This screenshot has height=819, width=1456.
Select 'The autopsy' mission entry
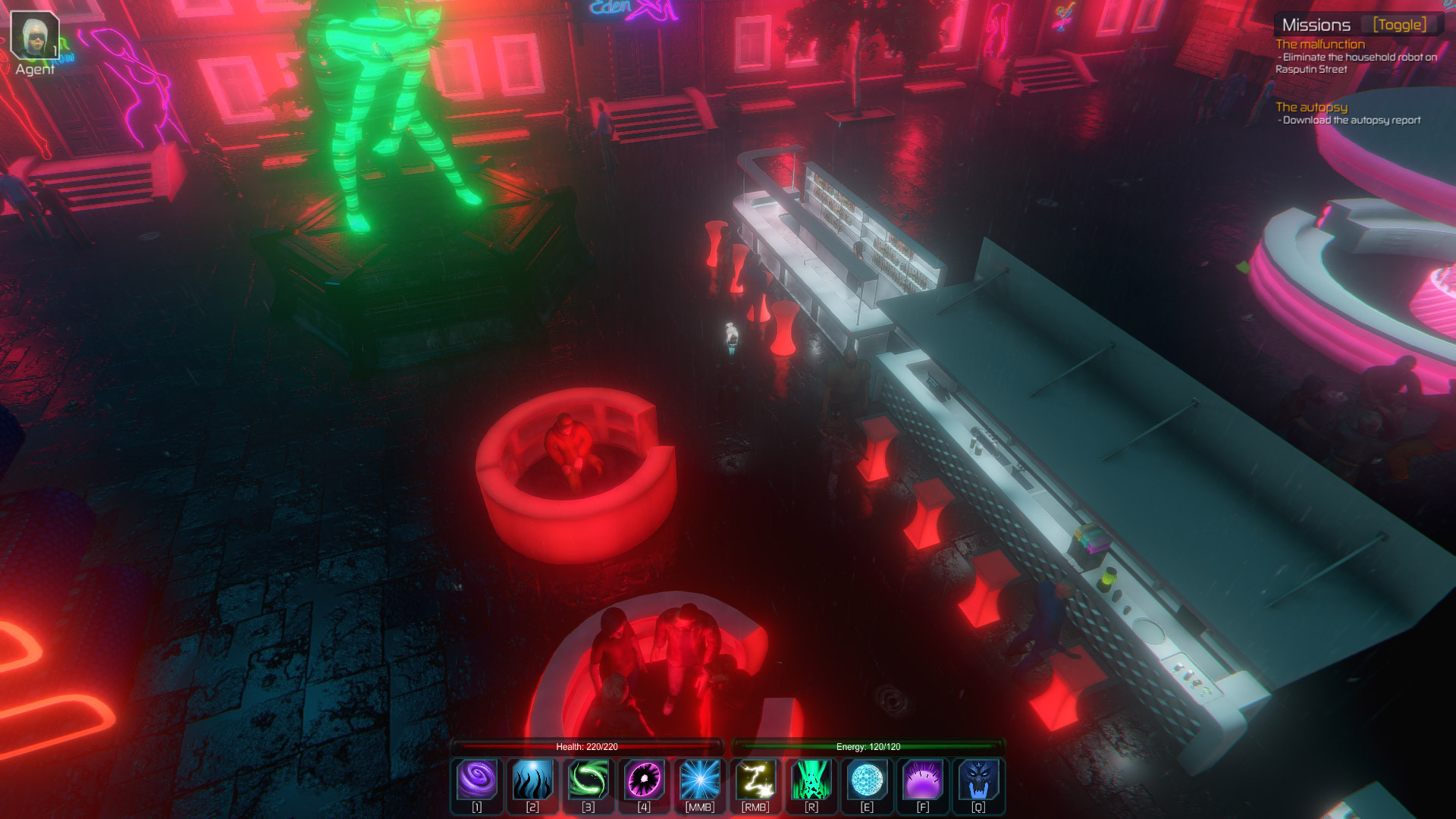[1311, 107]
